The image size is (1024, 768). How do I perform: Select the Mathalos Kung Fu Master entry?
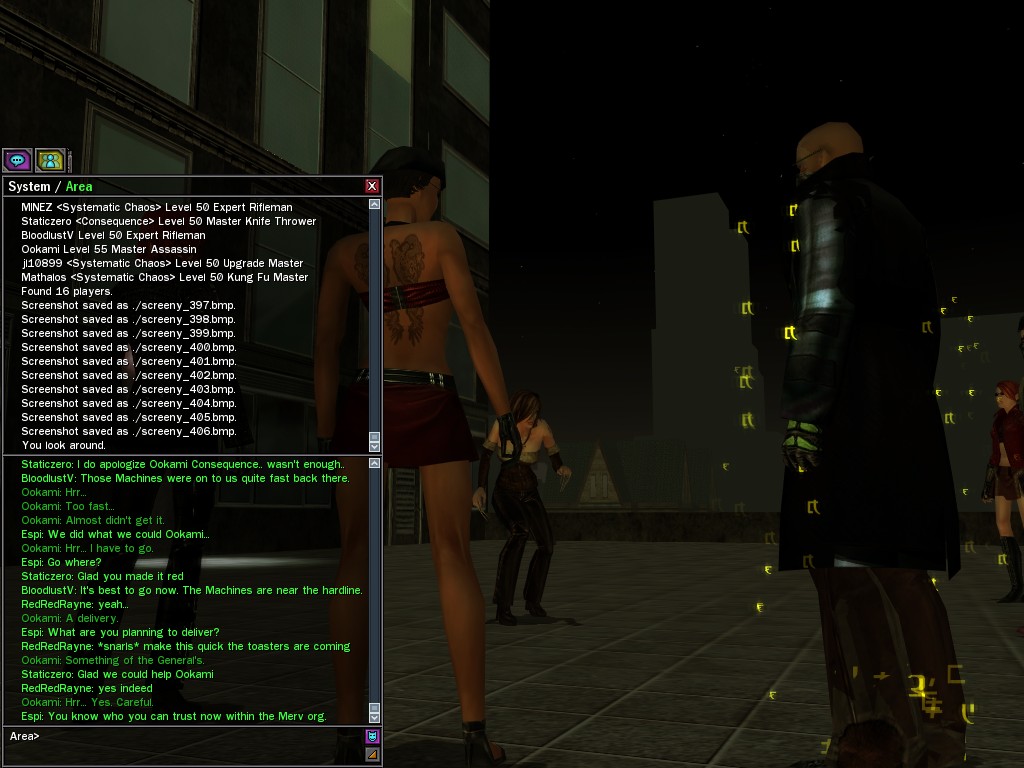pos(165,277)
